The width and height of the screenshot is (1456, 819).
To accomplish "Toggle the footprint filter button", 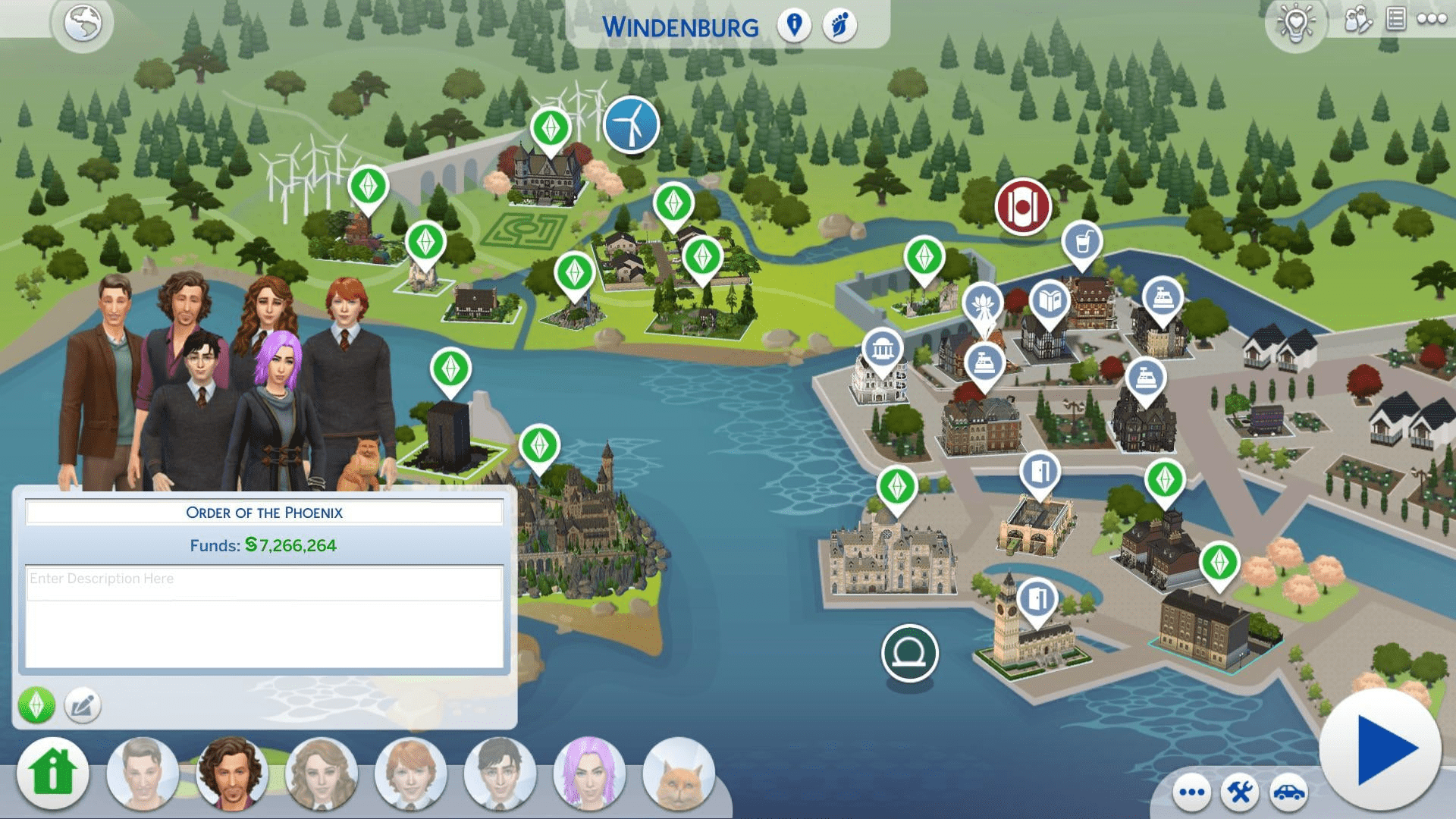I will point(839,25).
